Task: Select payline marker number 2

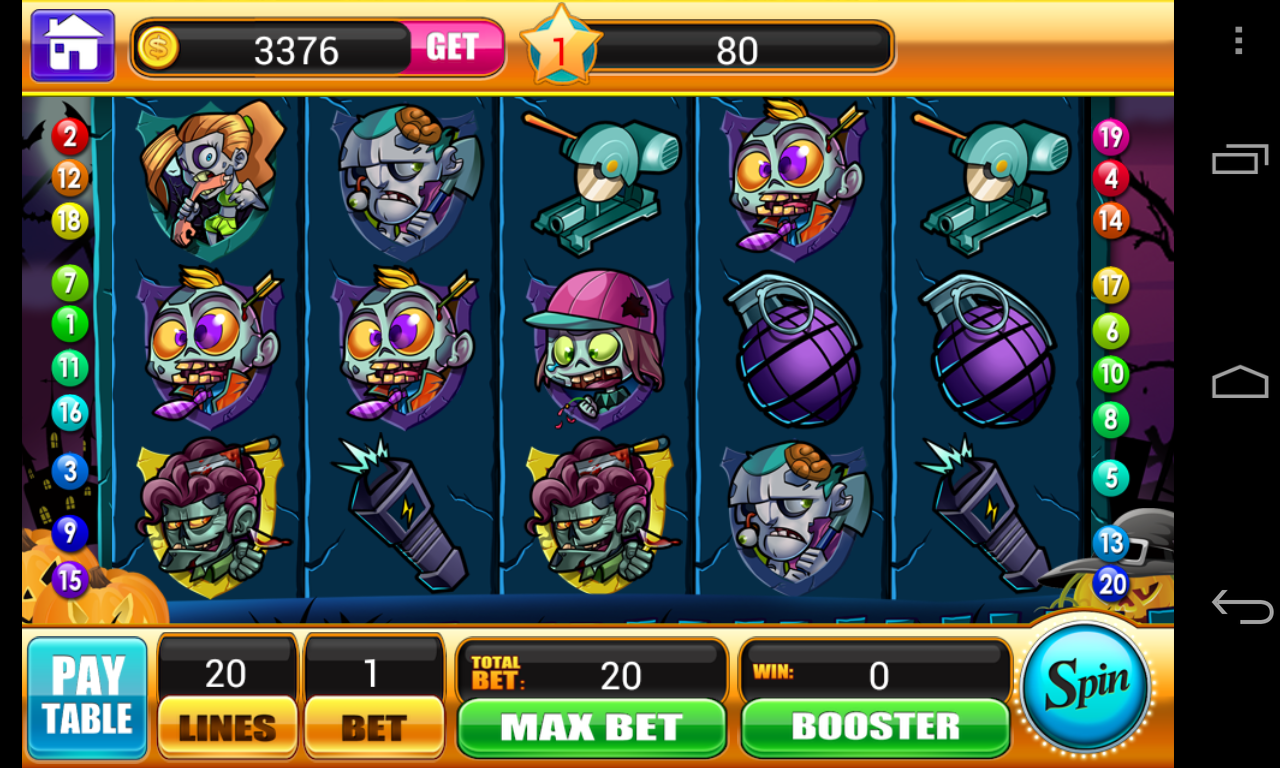Action: (x=70, y=136)
